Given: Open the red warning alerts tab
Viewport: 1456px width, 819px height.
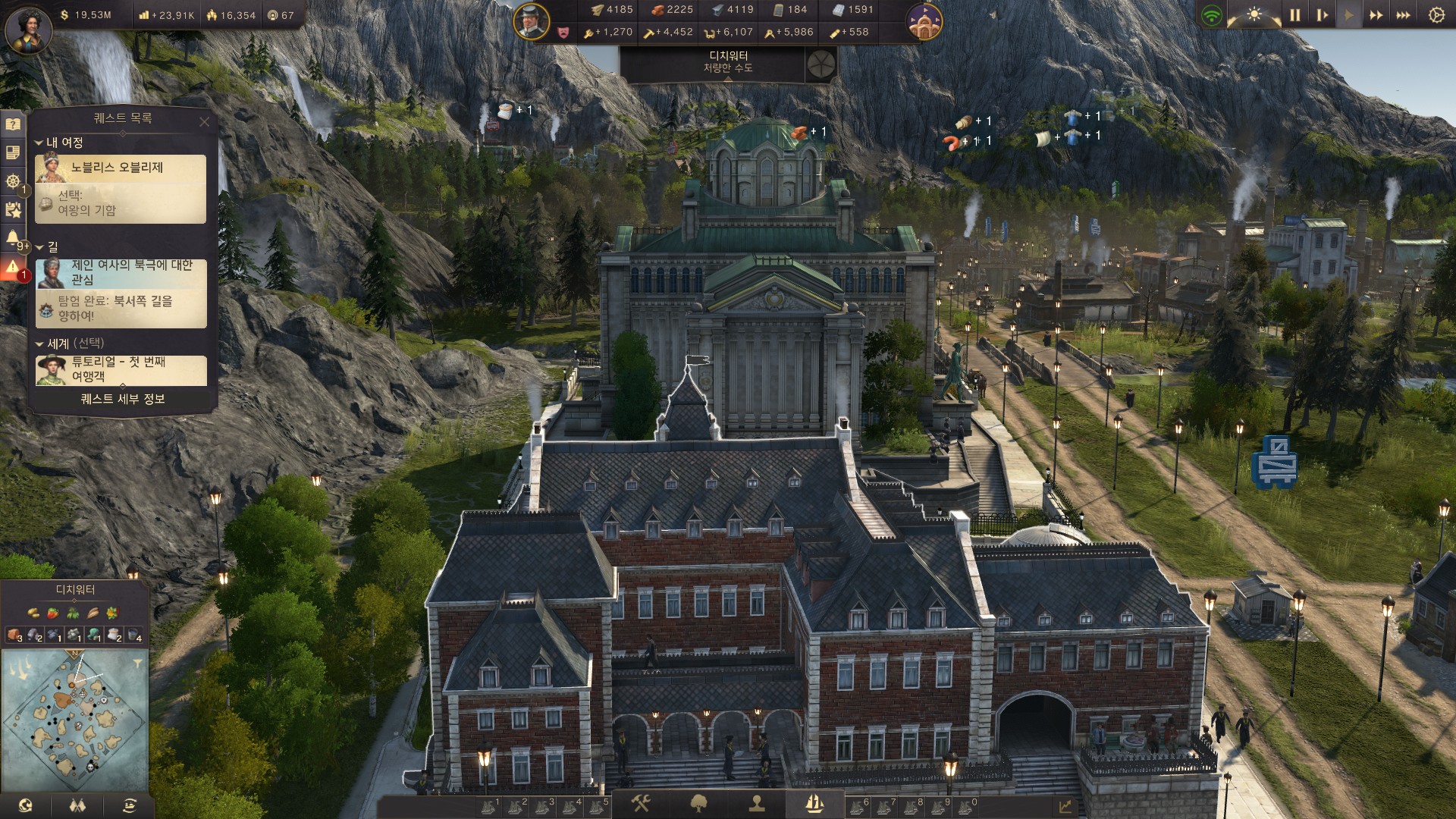Looking at the screenshot, I should point(13,267).
